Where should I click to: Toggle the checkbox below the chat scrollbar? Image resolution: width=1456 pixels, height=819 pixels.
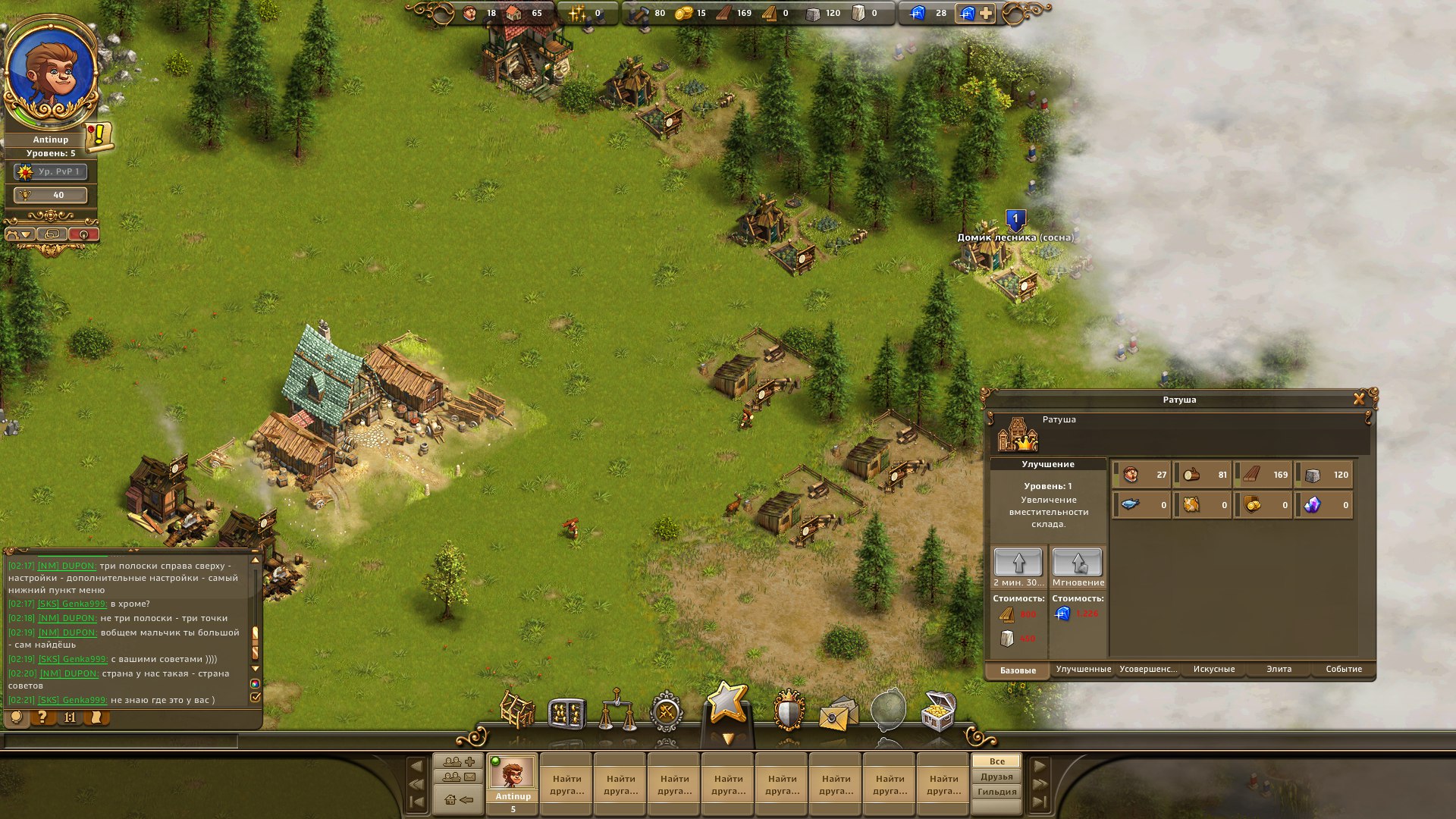[256, 697]
